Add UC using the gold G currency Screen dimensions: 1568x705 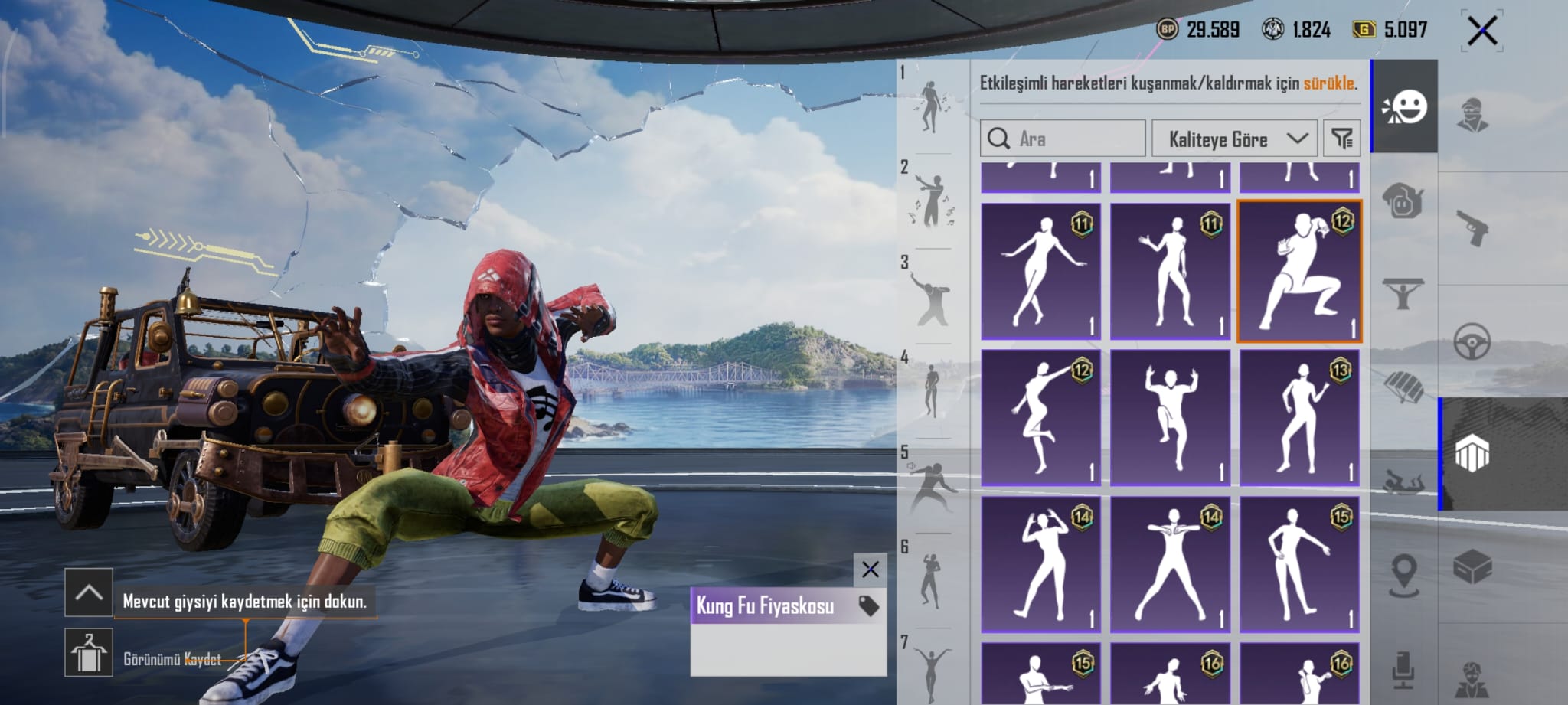[x=1364, y=30]
